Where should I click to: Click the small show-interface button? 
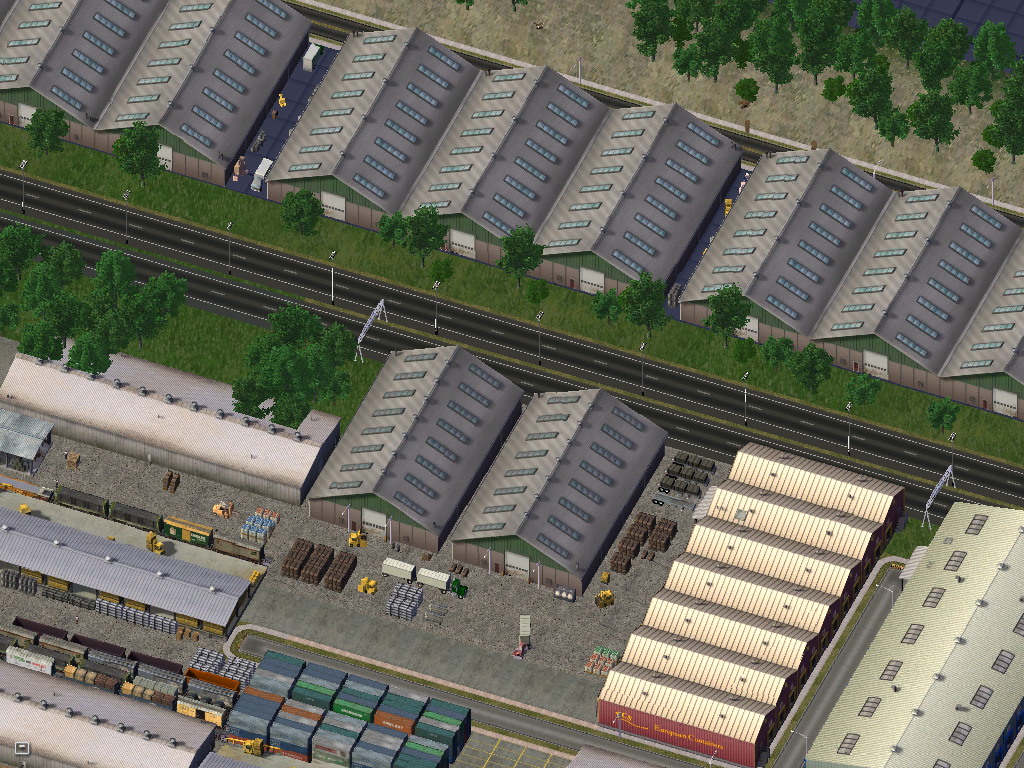pos(22,747)
